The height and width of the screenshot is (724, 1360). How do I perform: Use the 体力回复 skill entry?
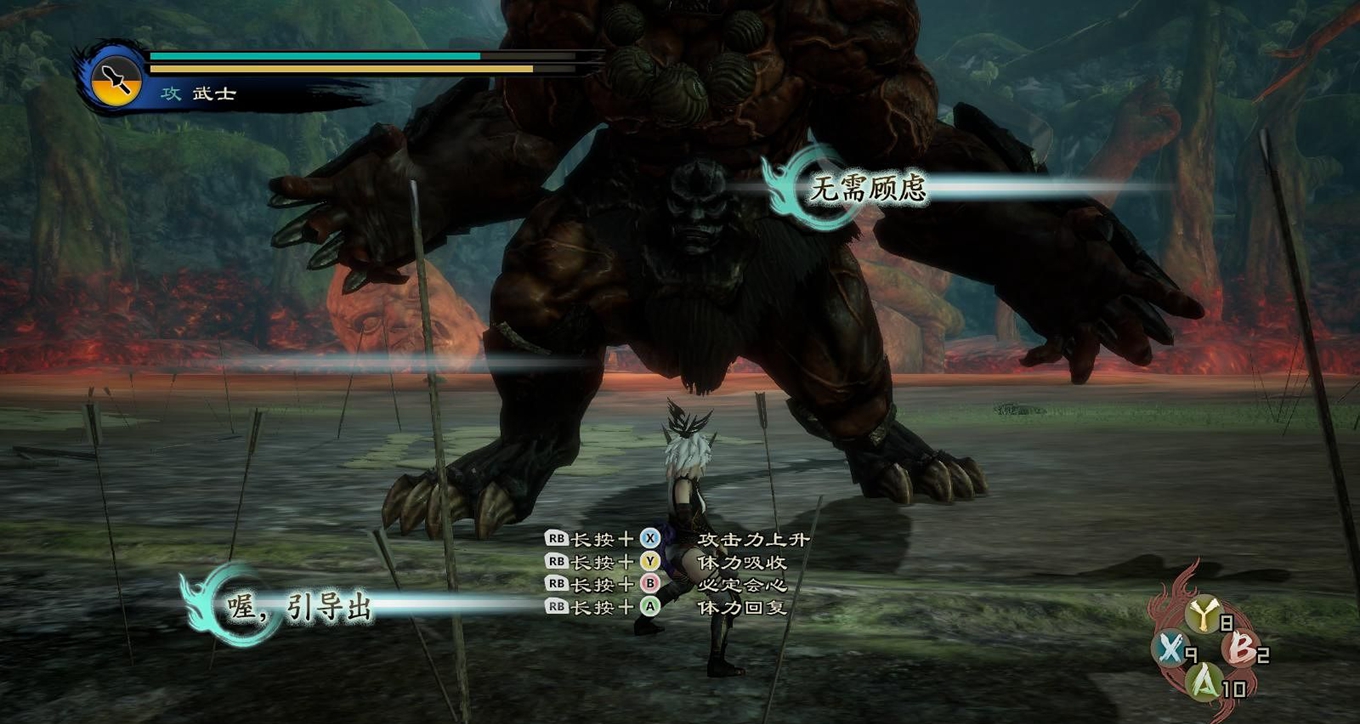pyautogui.click(x=741, y=607)
